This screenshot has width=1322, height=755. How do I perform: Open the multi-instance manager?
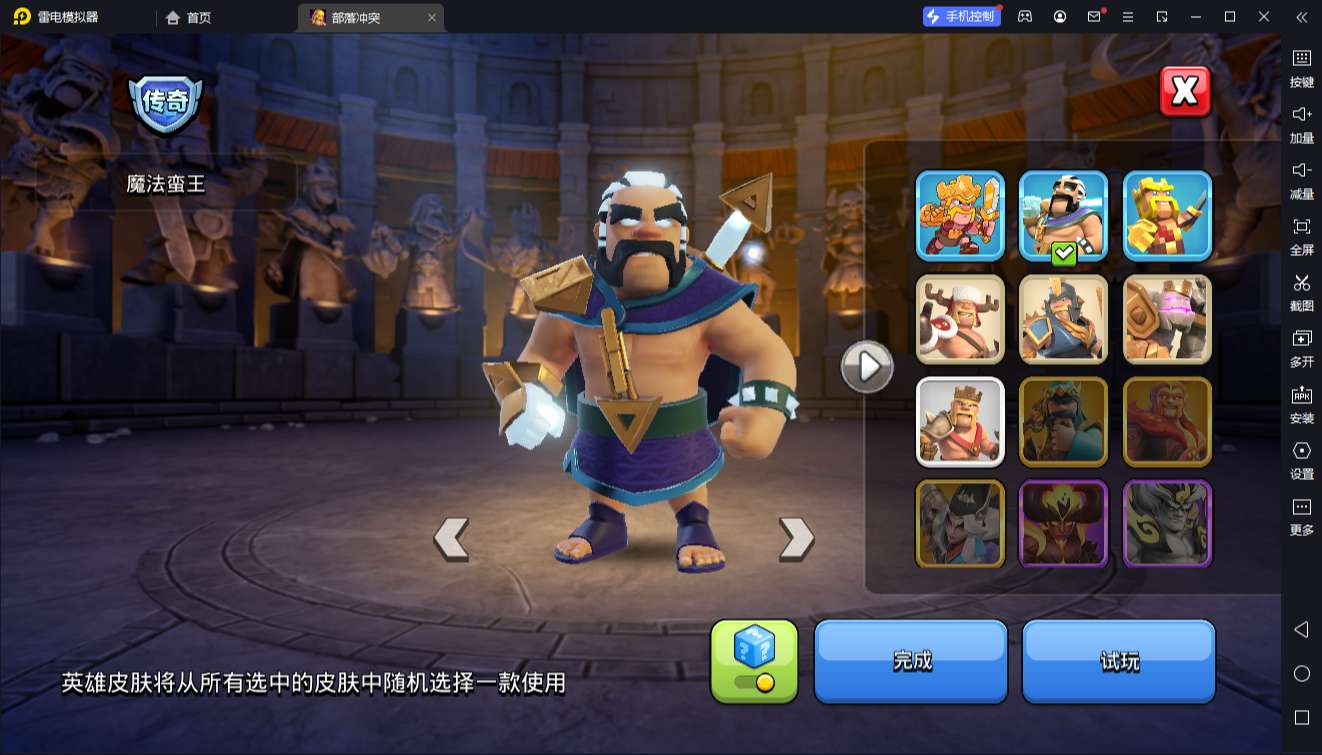click(x=1301, y=348)
